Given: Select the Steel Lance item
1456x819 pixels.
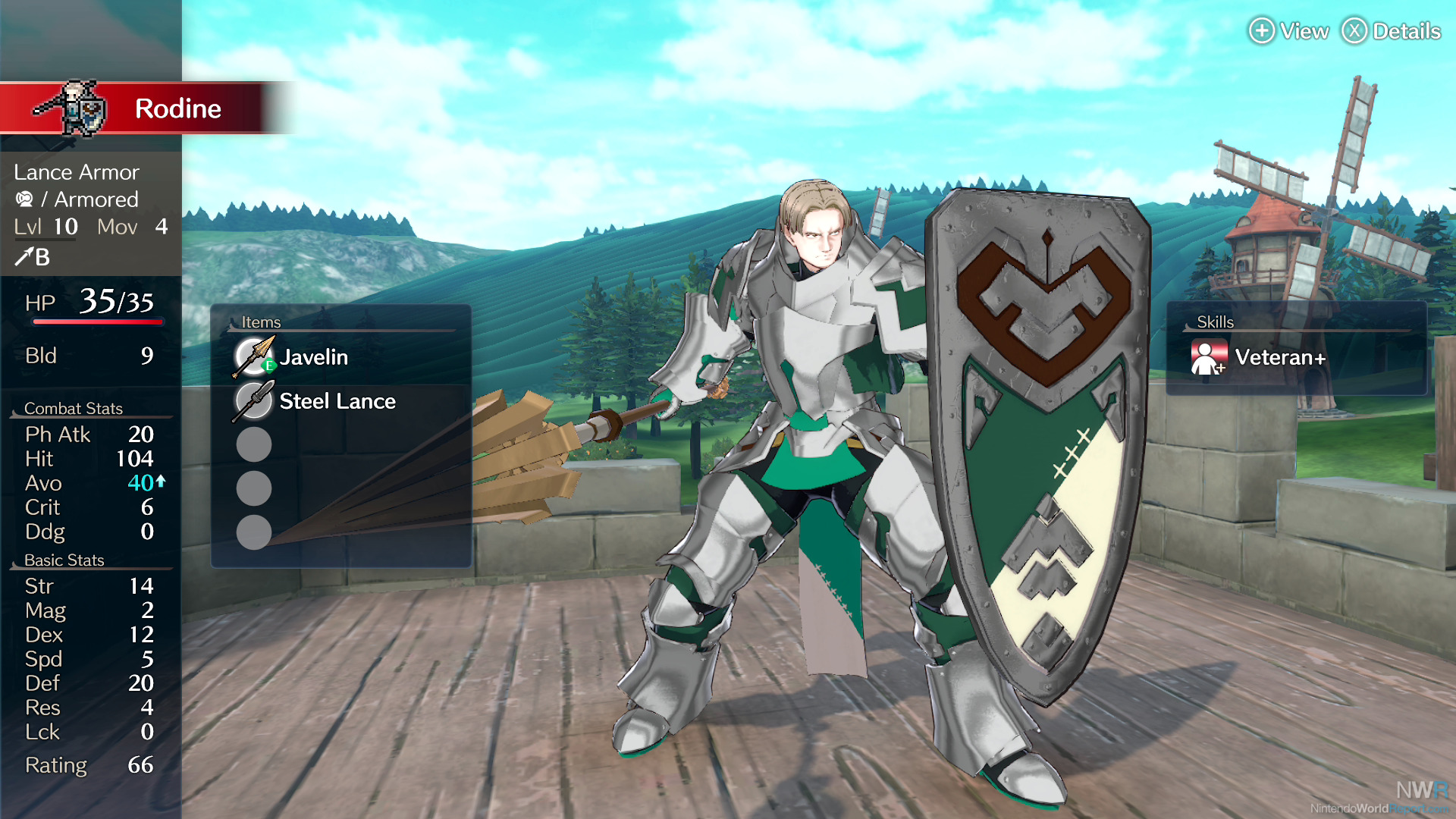Looking at the screenshot, I should pyautogui.click(x=337, y=401).
